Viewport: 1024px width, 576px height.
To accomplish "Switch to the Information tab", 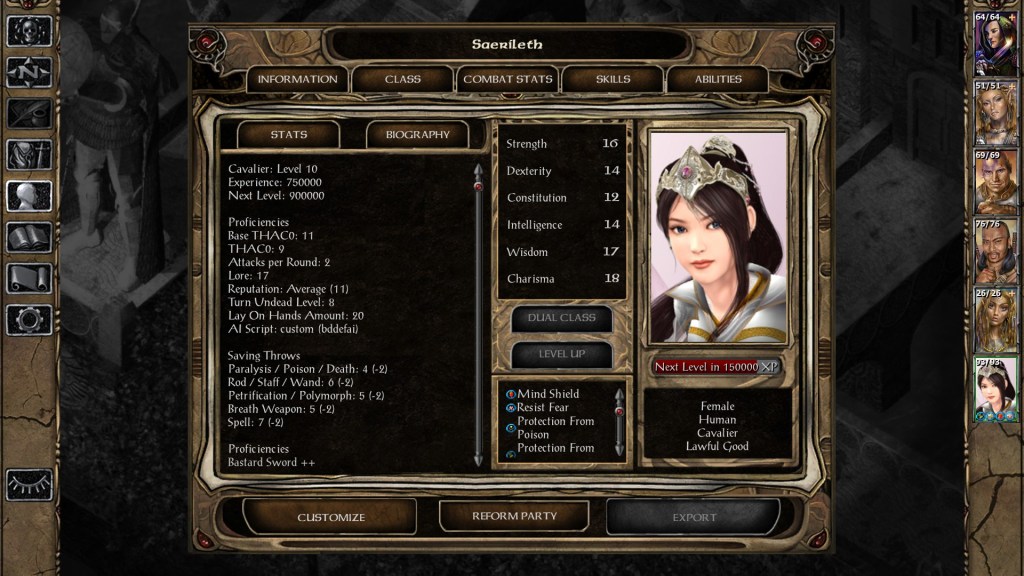I will [x=297, y=79].
